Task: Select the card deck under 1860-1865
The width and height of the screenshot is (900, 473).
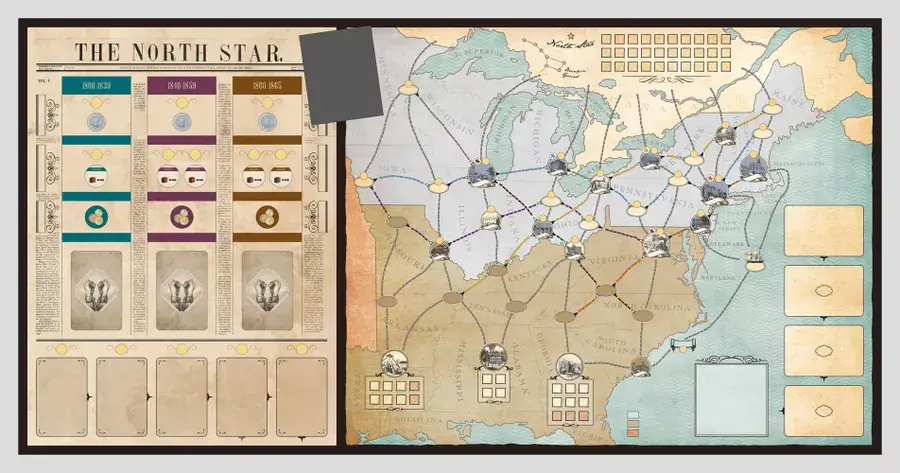Action: click(x=266, y=290)
